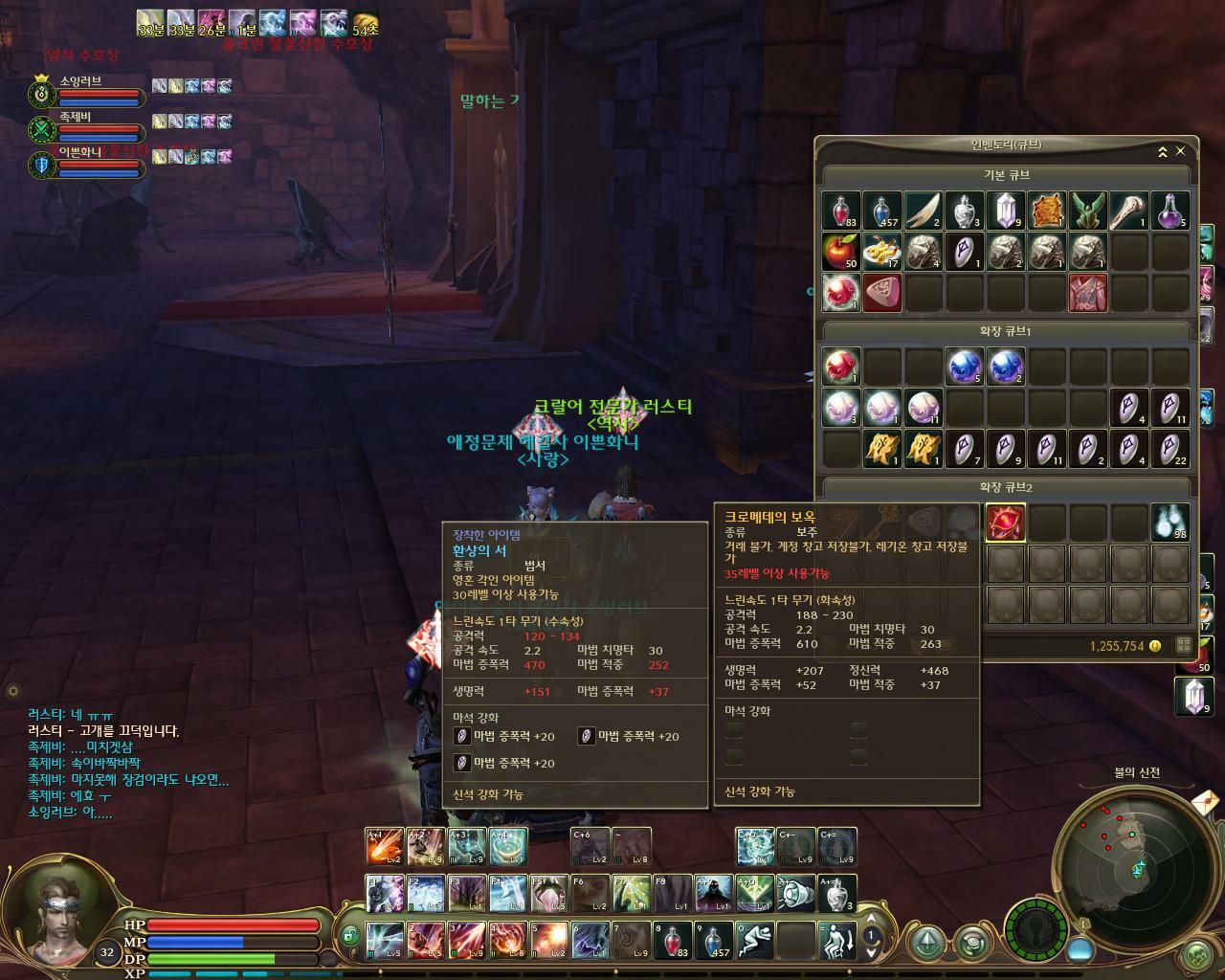Collapse the inventory with the double-arrow button
This screenshot has width=1225, height=980.
(x=1162, y=151)
